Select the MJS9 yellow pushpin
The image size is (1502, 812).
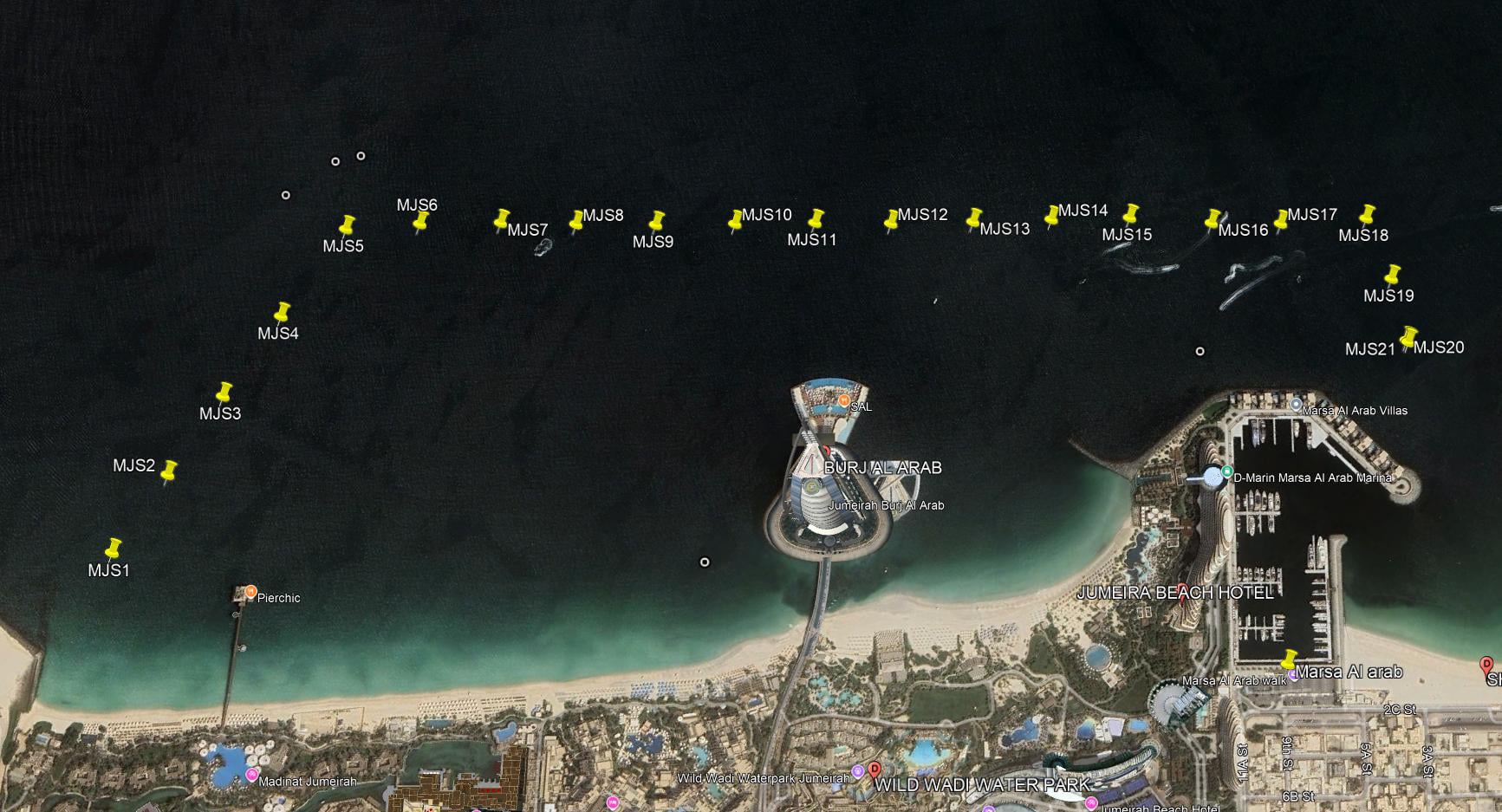click(x=657, y=221)
